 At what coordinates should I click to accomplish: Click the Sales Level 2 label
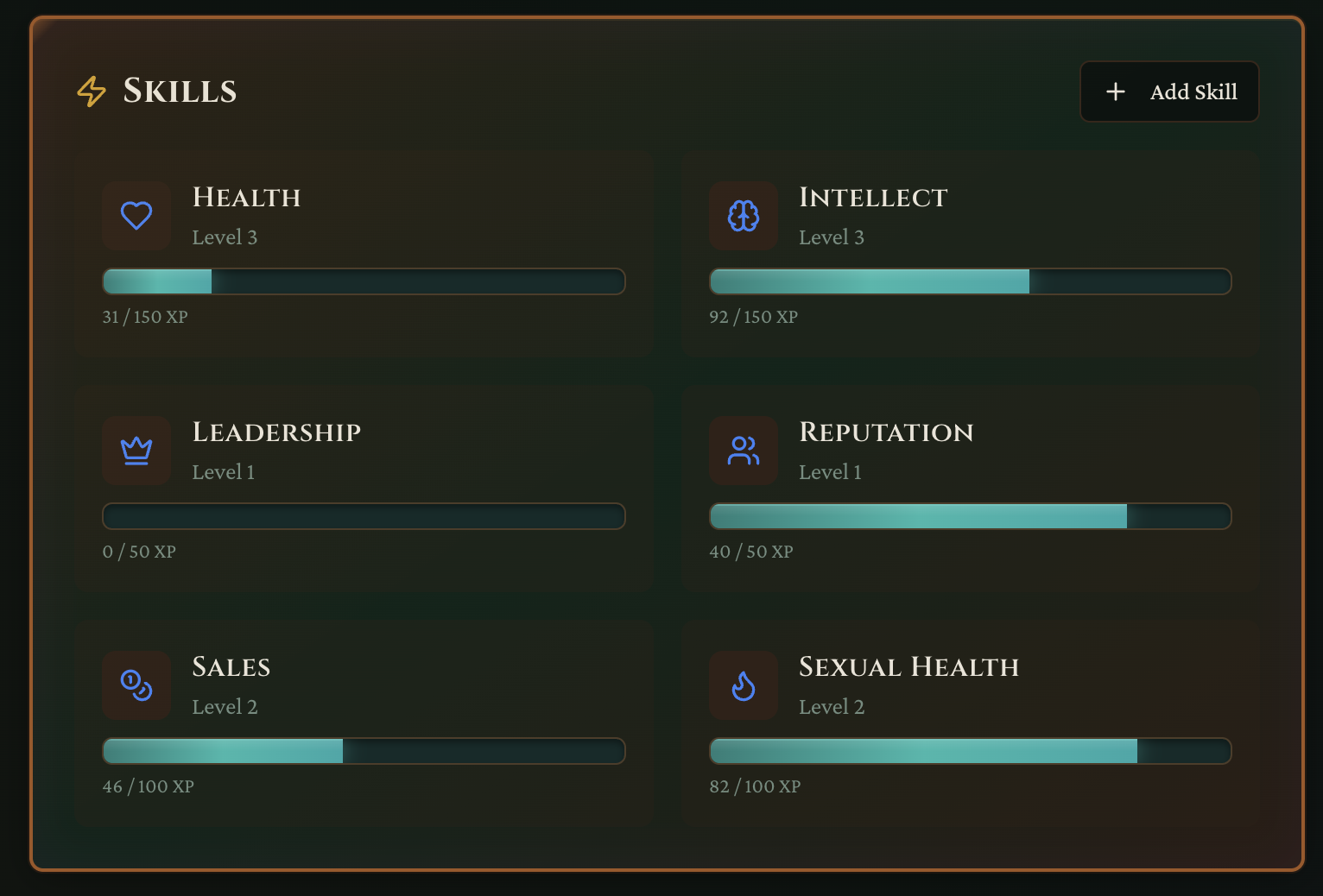click(225, 706)
